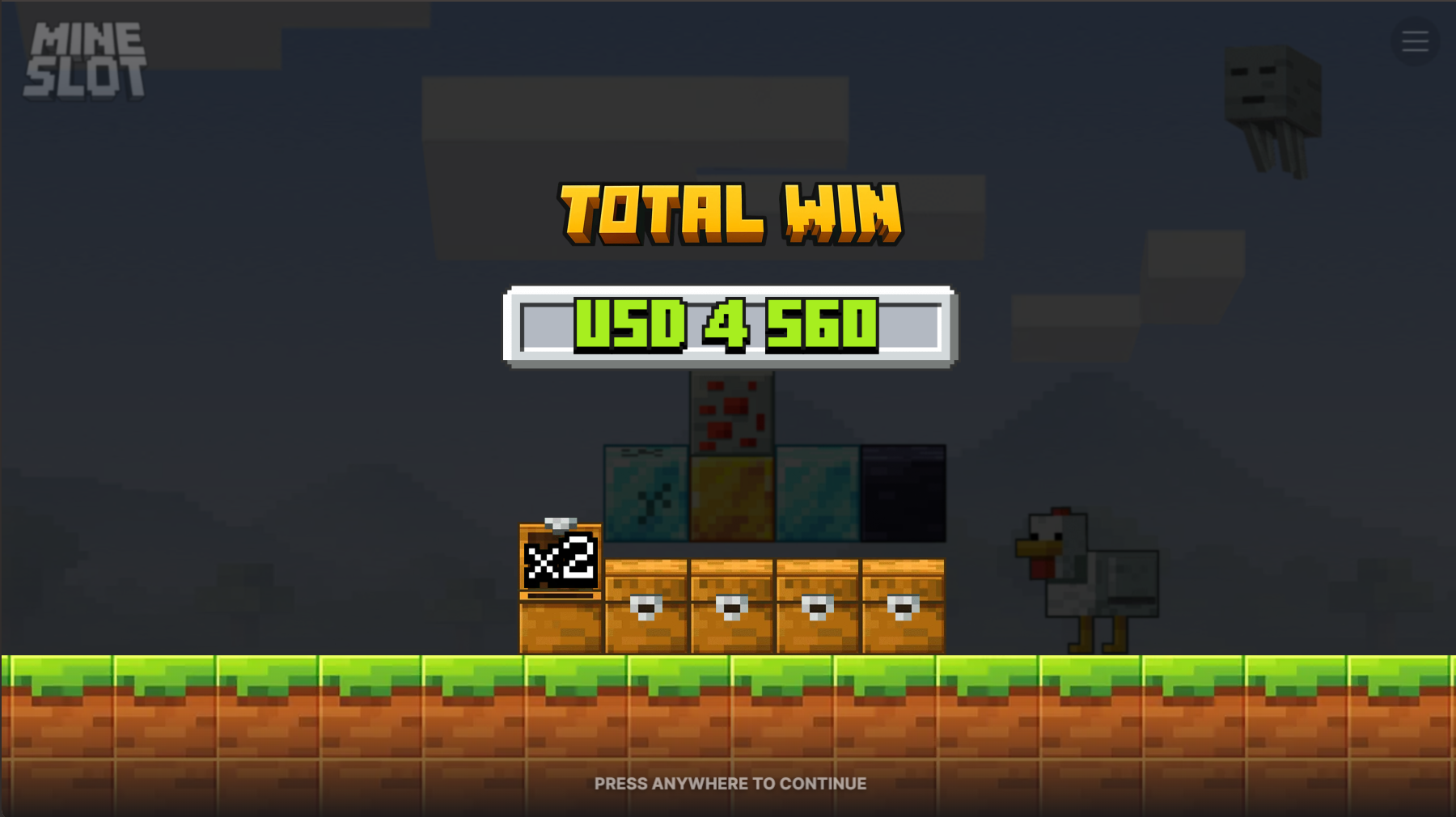Select the redstone ore block above the chests
The image size is (1456, 817).
tap(730, 414)
